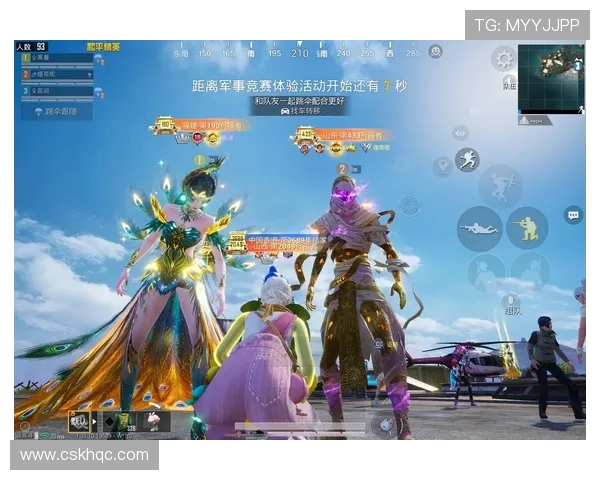Click the 跳伞跟随 parachute follow button
600x480 pixels.
(x=56, y=111)
